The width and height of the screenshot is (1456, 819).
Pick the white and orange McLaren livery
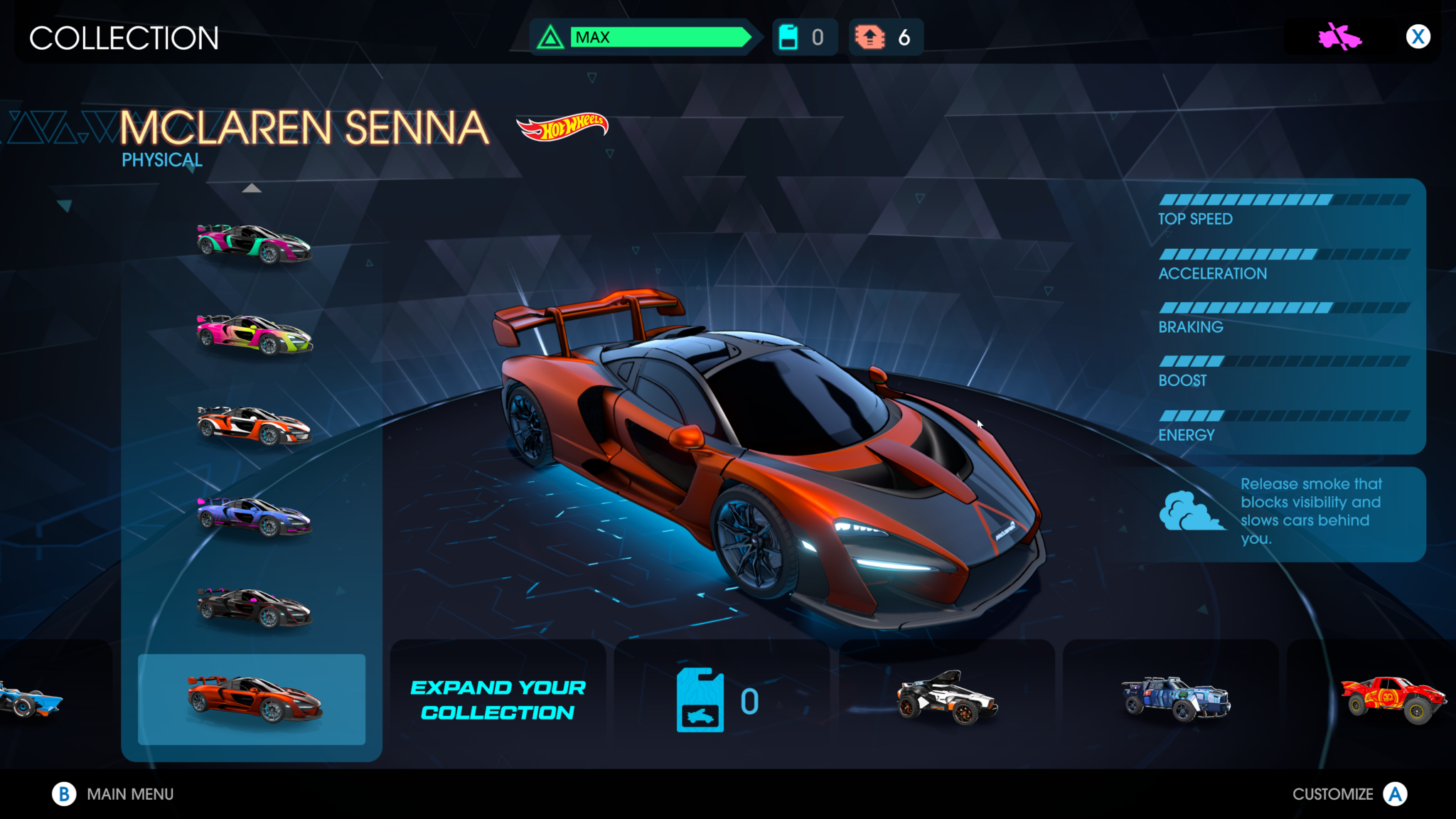click(x=254, y=425)
